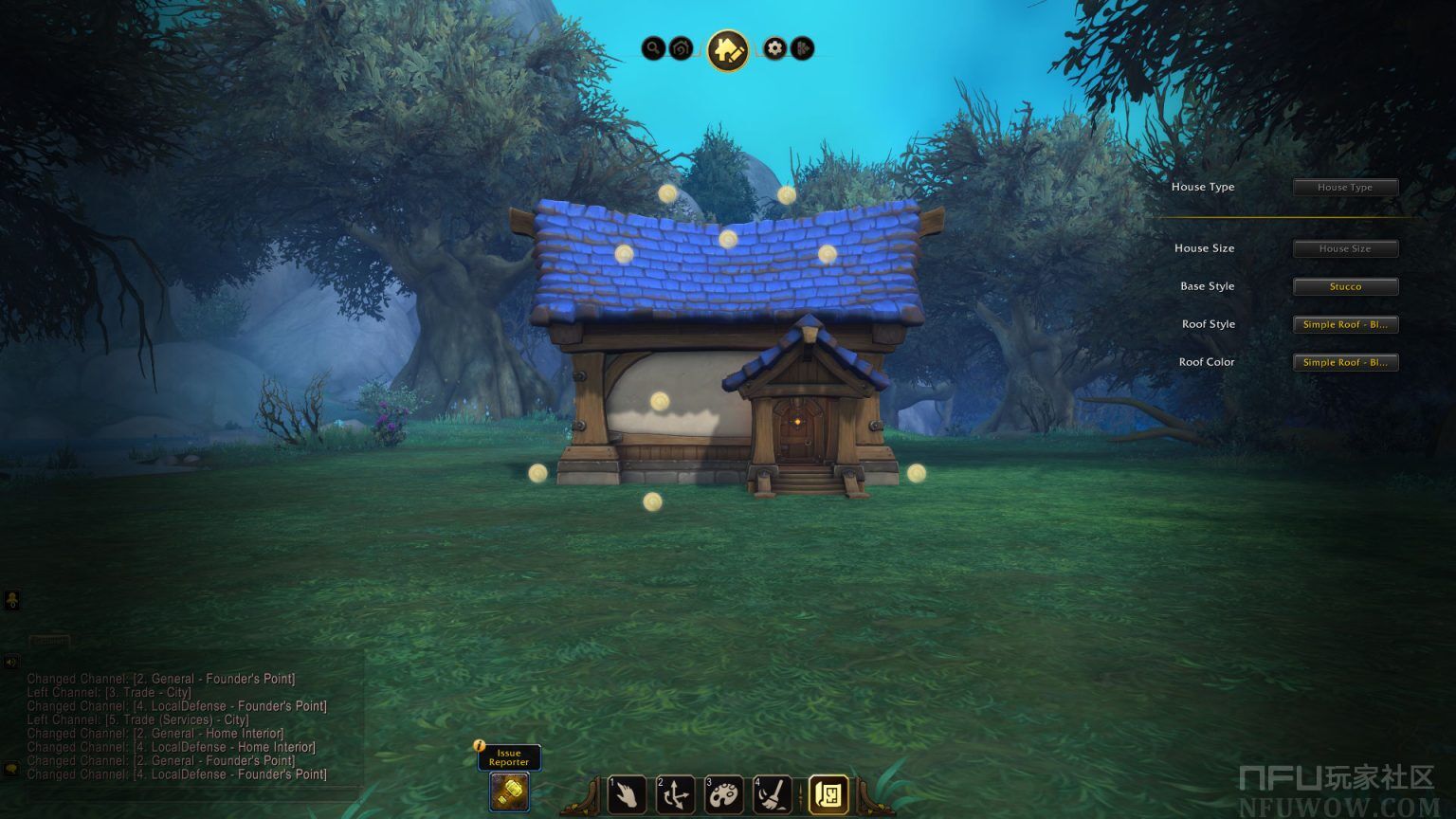Click the exit arrow icon at top
Image resolution: width=1456 pixels, height=819 pixels.
[x=802, y=48]
